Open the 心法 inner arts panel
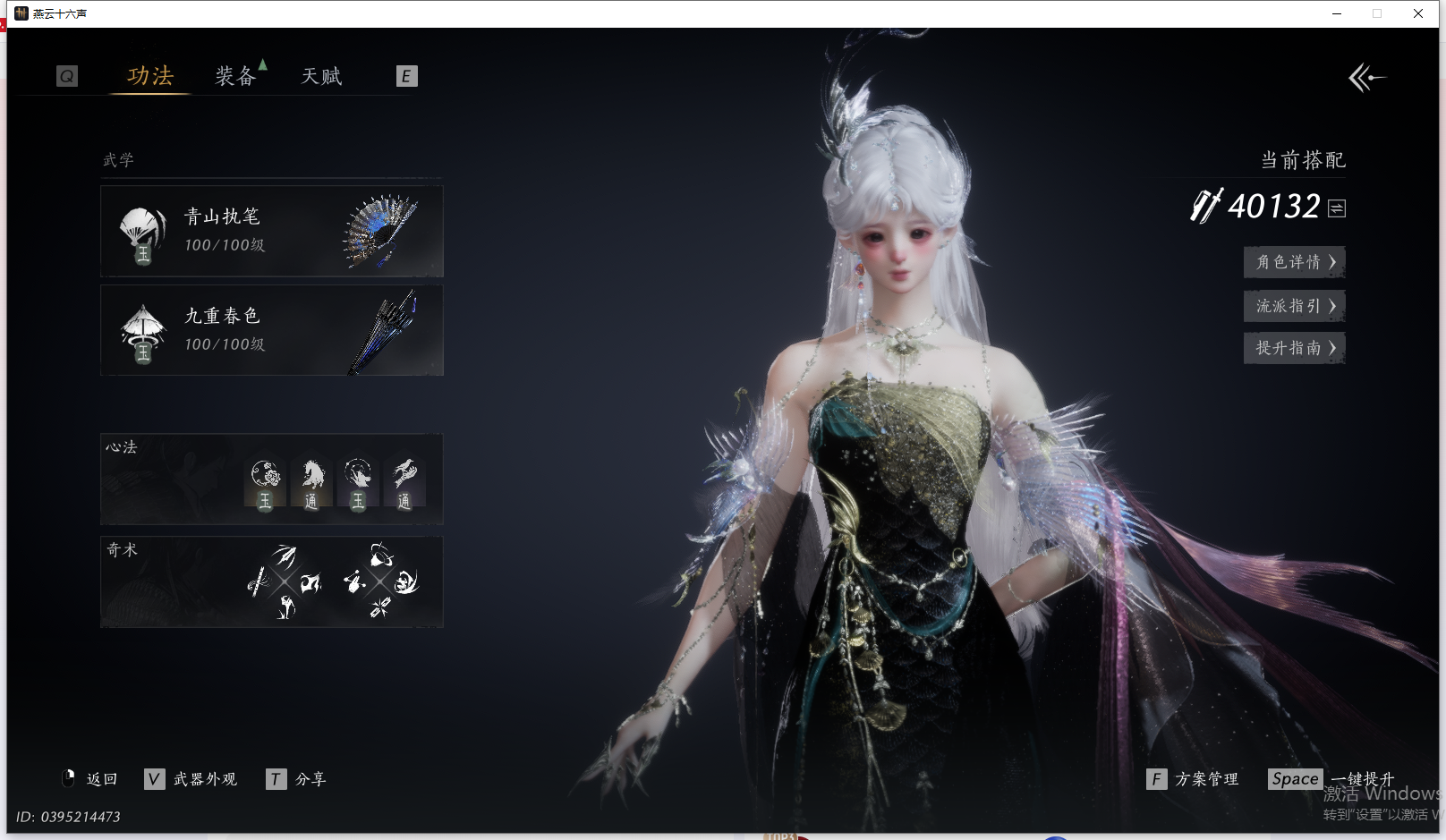 click(271, 479)
